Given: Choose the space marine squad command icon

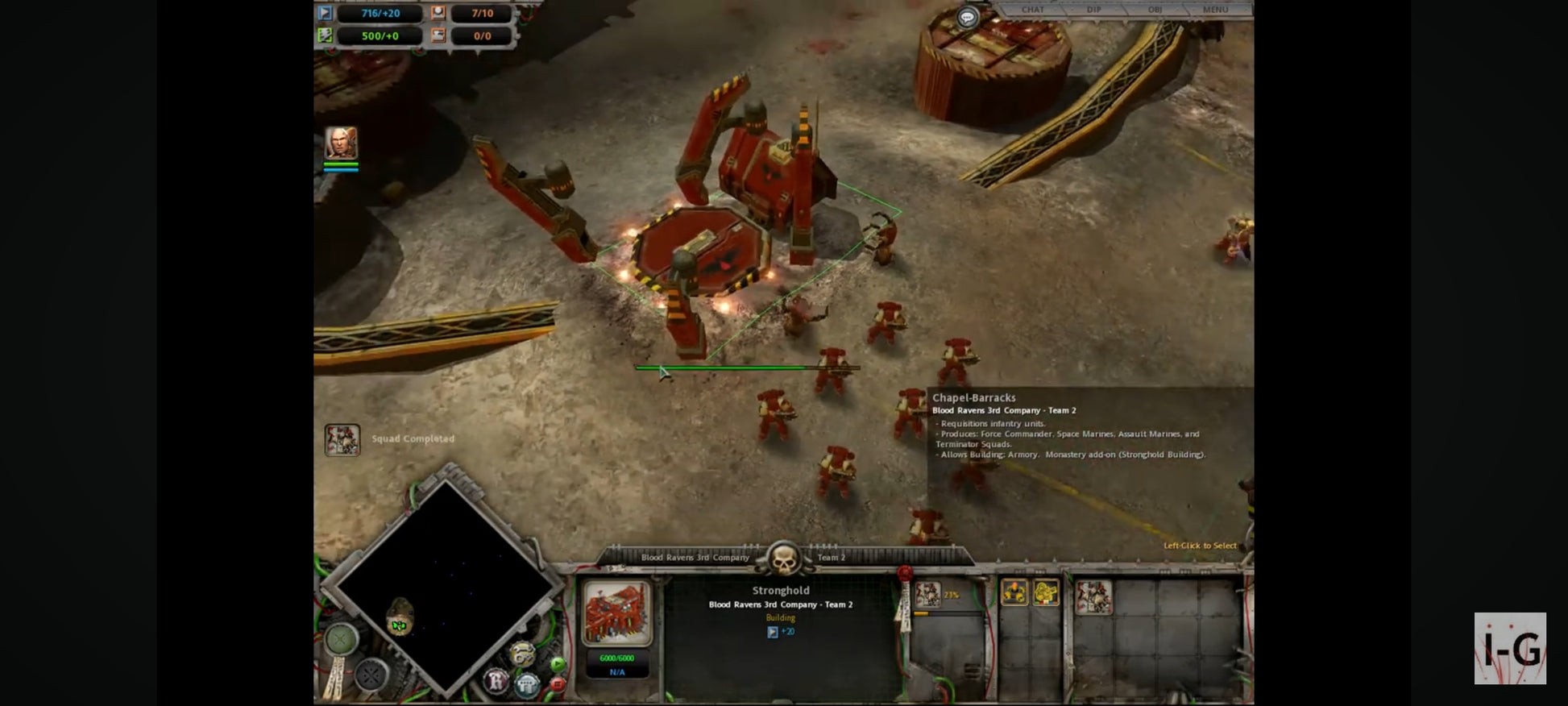Looking at the screenshot, I should 1093,598.
